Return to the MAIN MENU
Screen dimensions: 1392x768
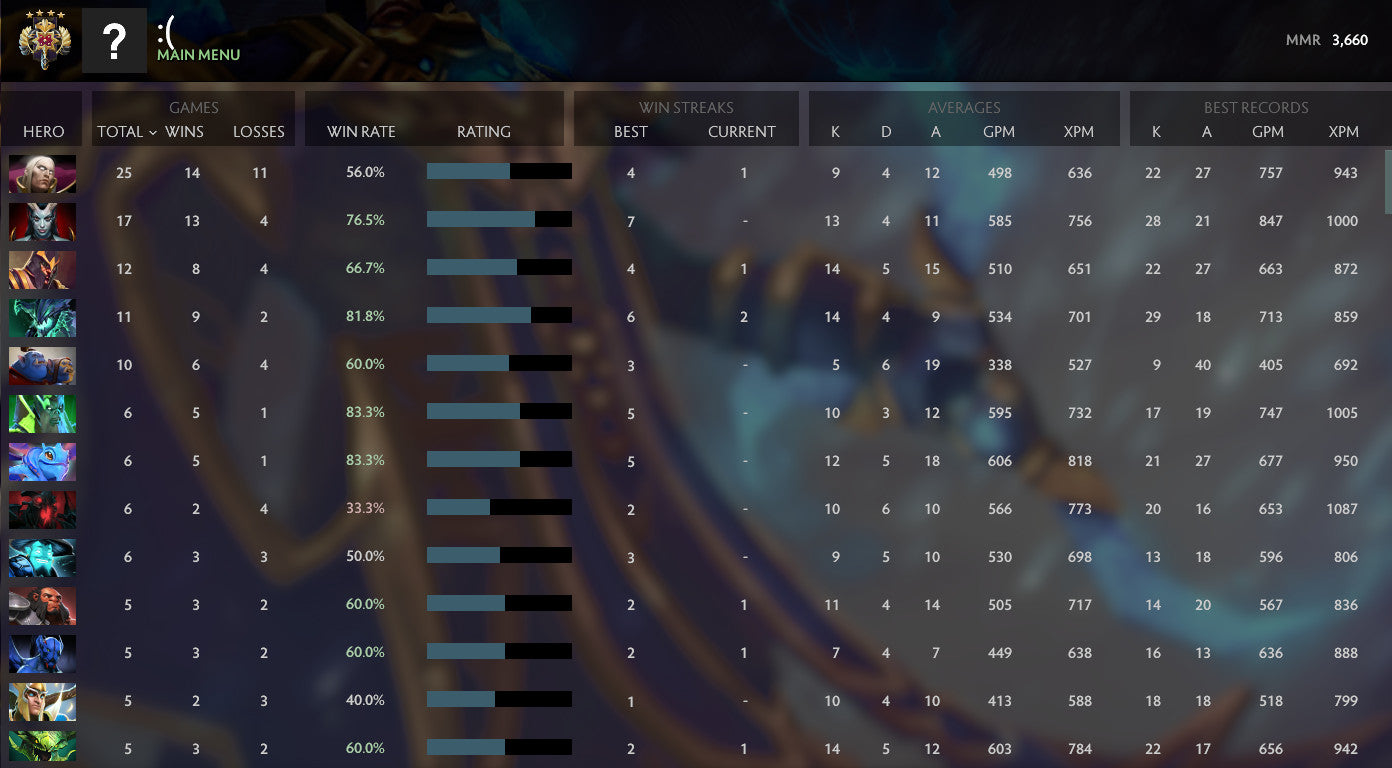[197, 55]
